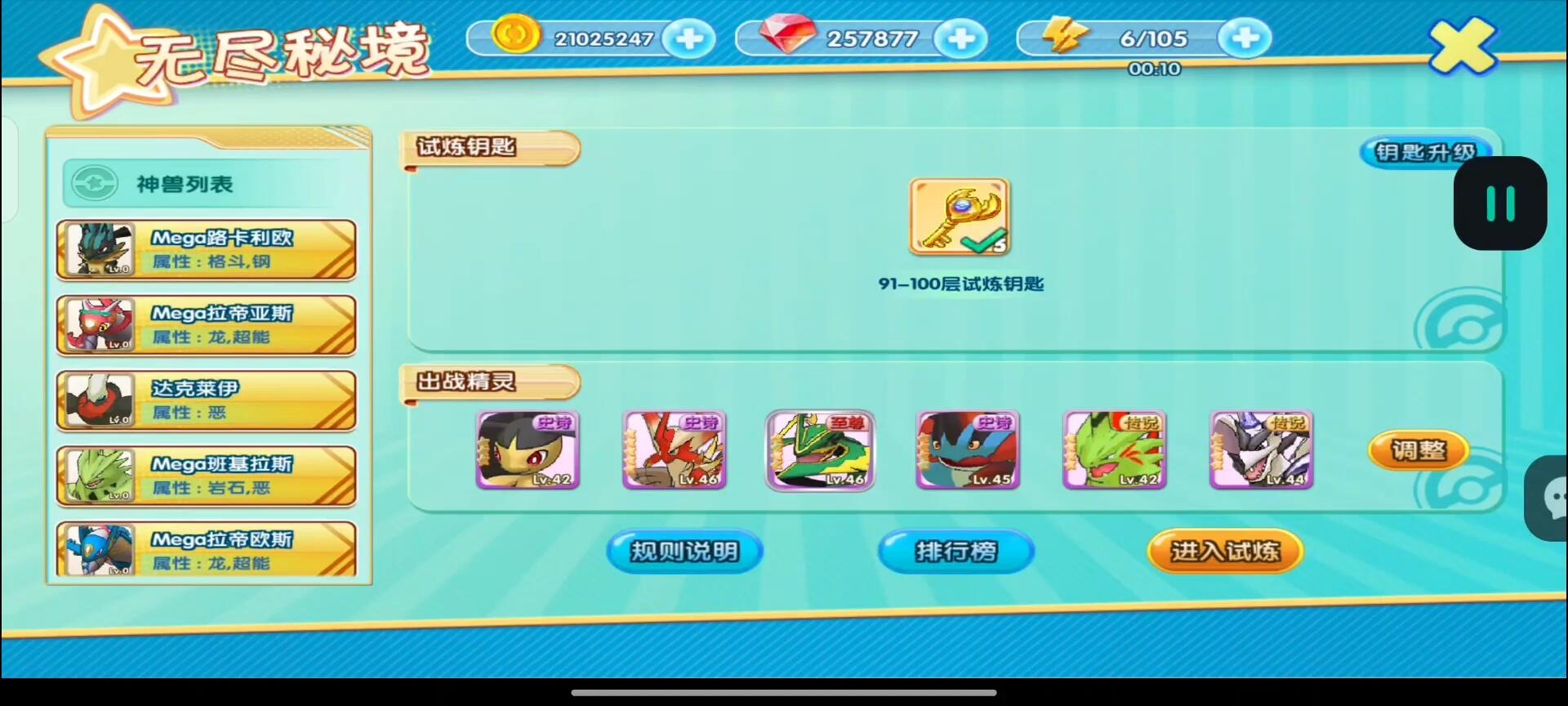
Task: Buy more red gems with the plus button
Action: tap(960, 38)
